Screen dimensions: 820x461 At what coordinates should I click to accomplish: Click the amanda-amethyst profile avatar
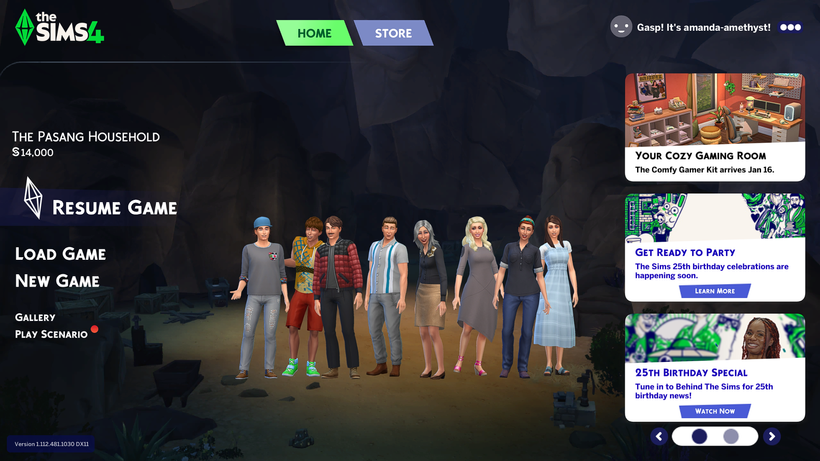tap(621, 27)
